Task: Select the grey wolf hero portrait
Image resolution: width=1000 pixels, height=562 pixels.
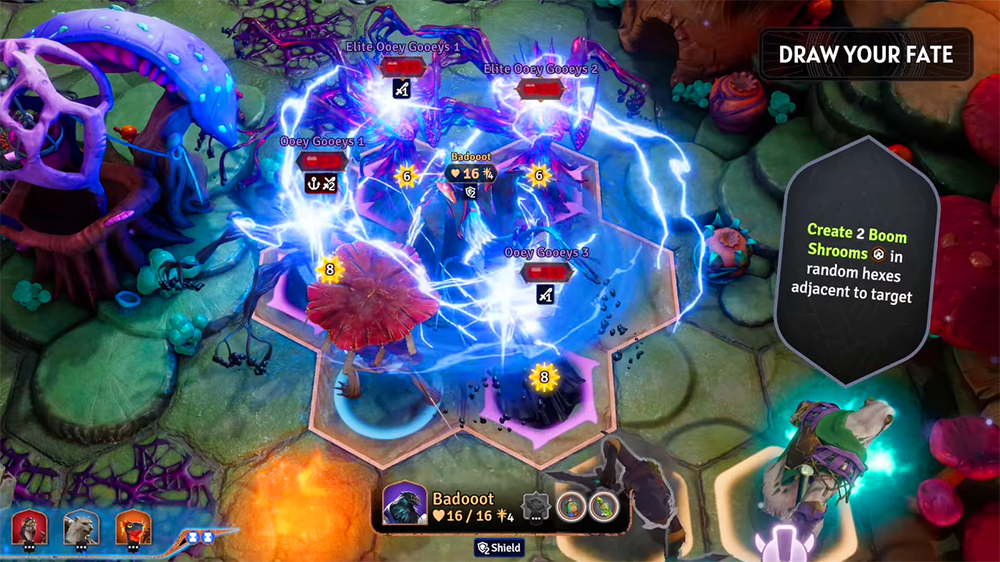Action: click(x=80, y=526)
